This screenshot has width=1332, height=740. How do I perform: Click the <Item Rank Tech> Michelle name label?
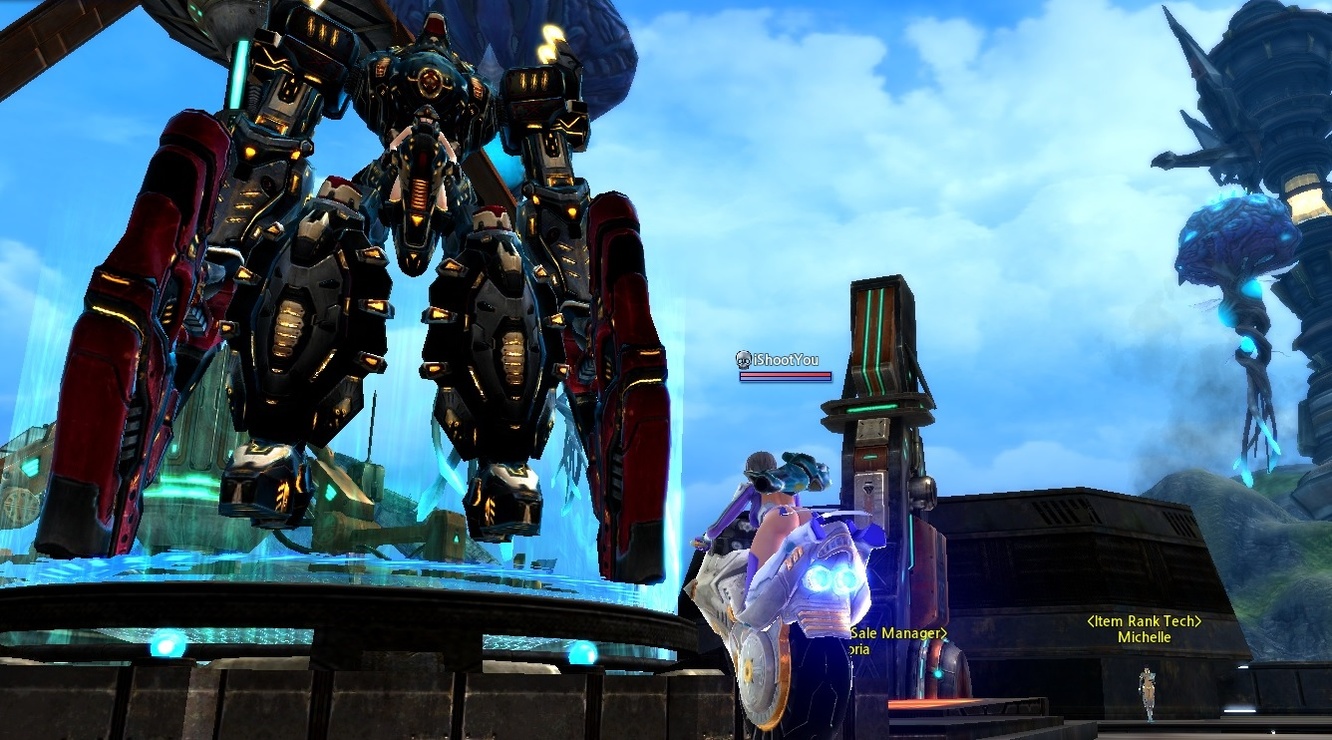[x=1145, y=628]
